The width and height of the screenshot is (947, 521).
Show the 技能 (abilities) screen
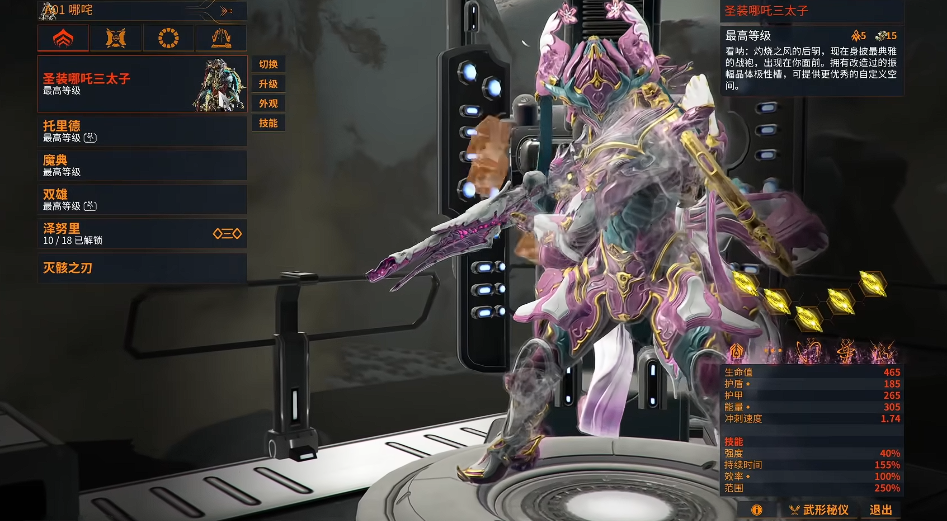268,123
